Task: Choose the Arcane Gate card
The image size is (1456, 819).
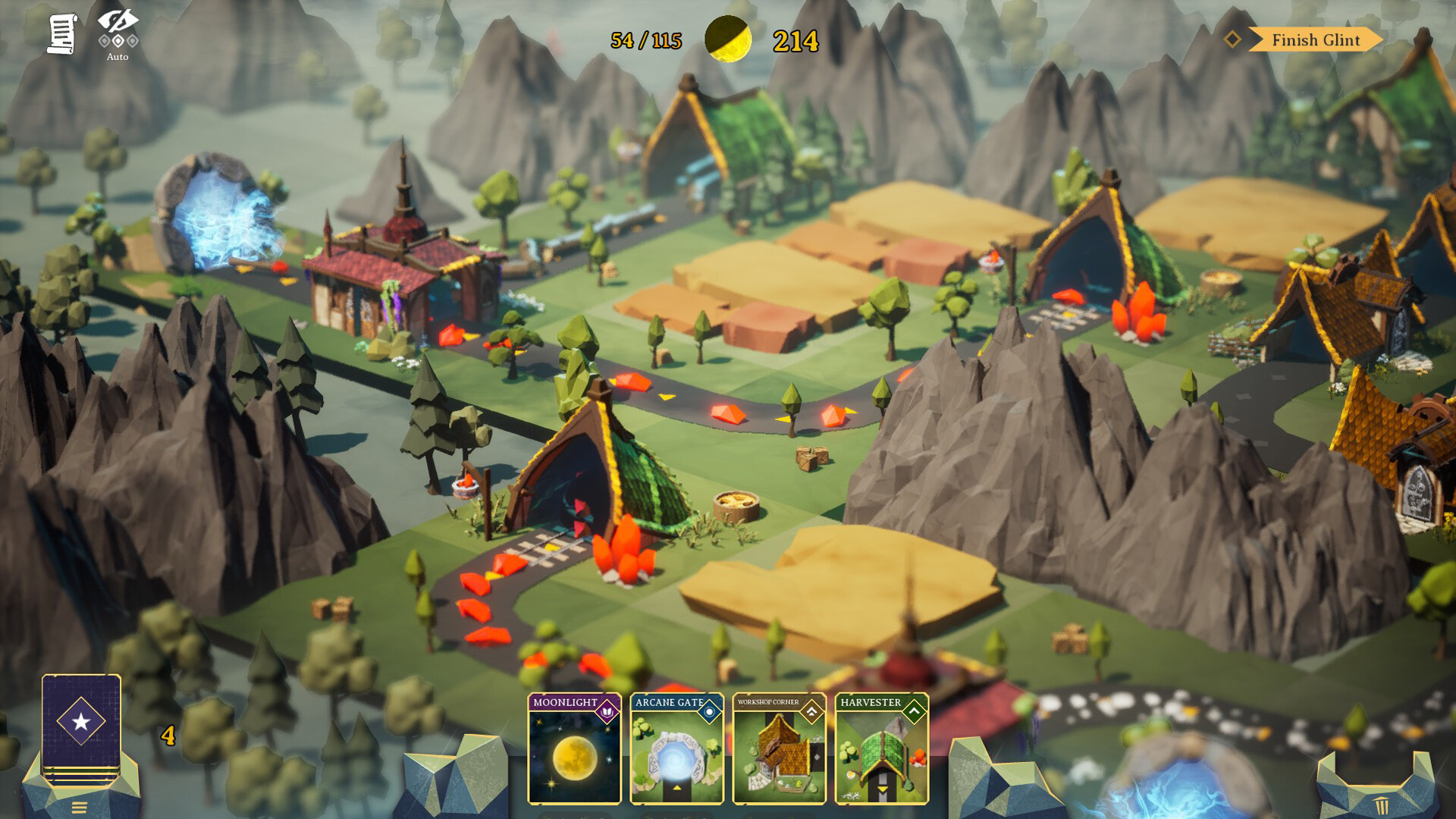Action: 676,748
